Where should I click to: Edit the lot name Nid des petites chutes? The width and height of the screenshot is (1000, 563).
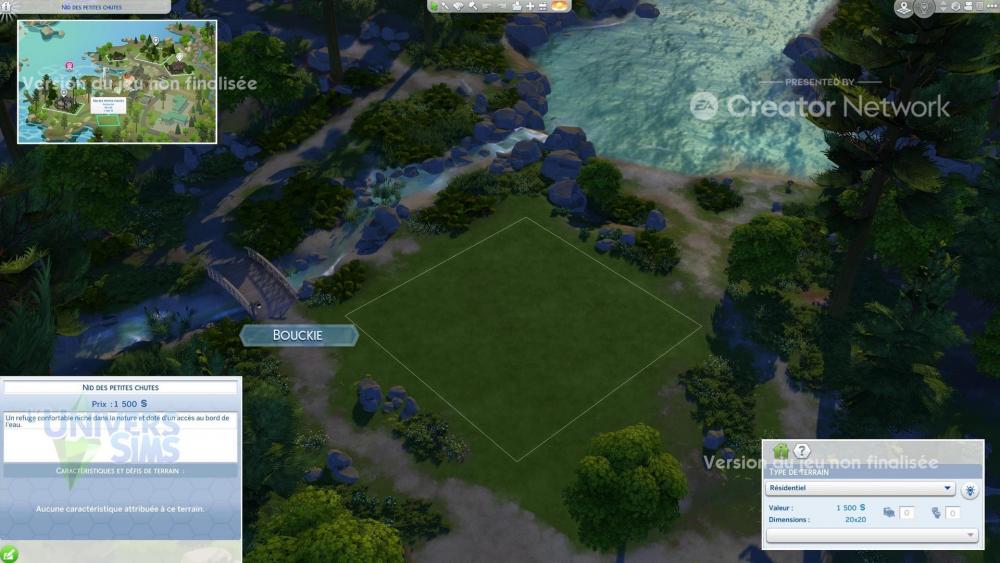click(120, 387)
